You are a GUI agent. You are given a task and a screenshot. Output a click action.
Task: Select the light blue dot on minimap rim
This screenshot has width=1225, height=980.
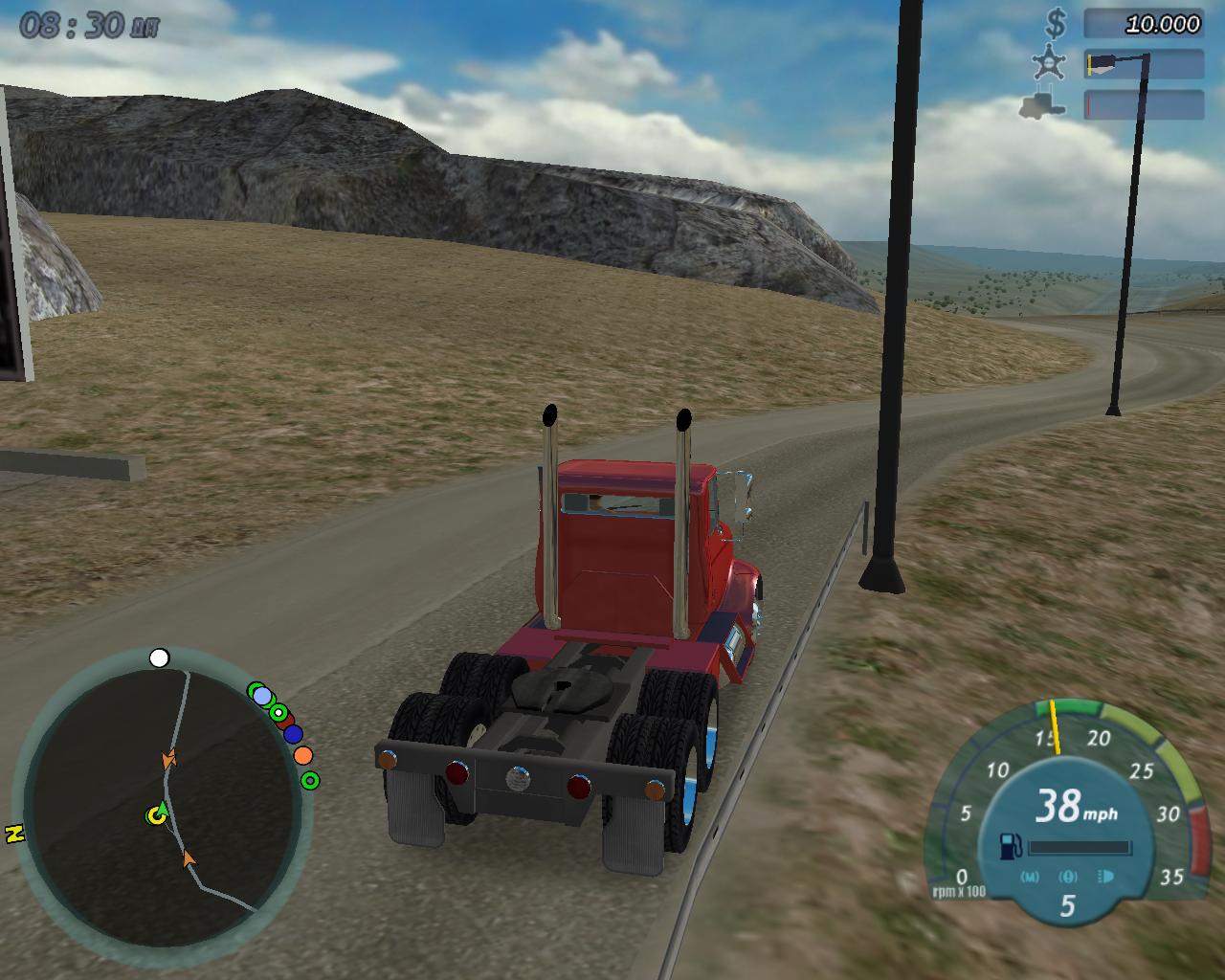[x=262, y=696]
